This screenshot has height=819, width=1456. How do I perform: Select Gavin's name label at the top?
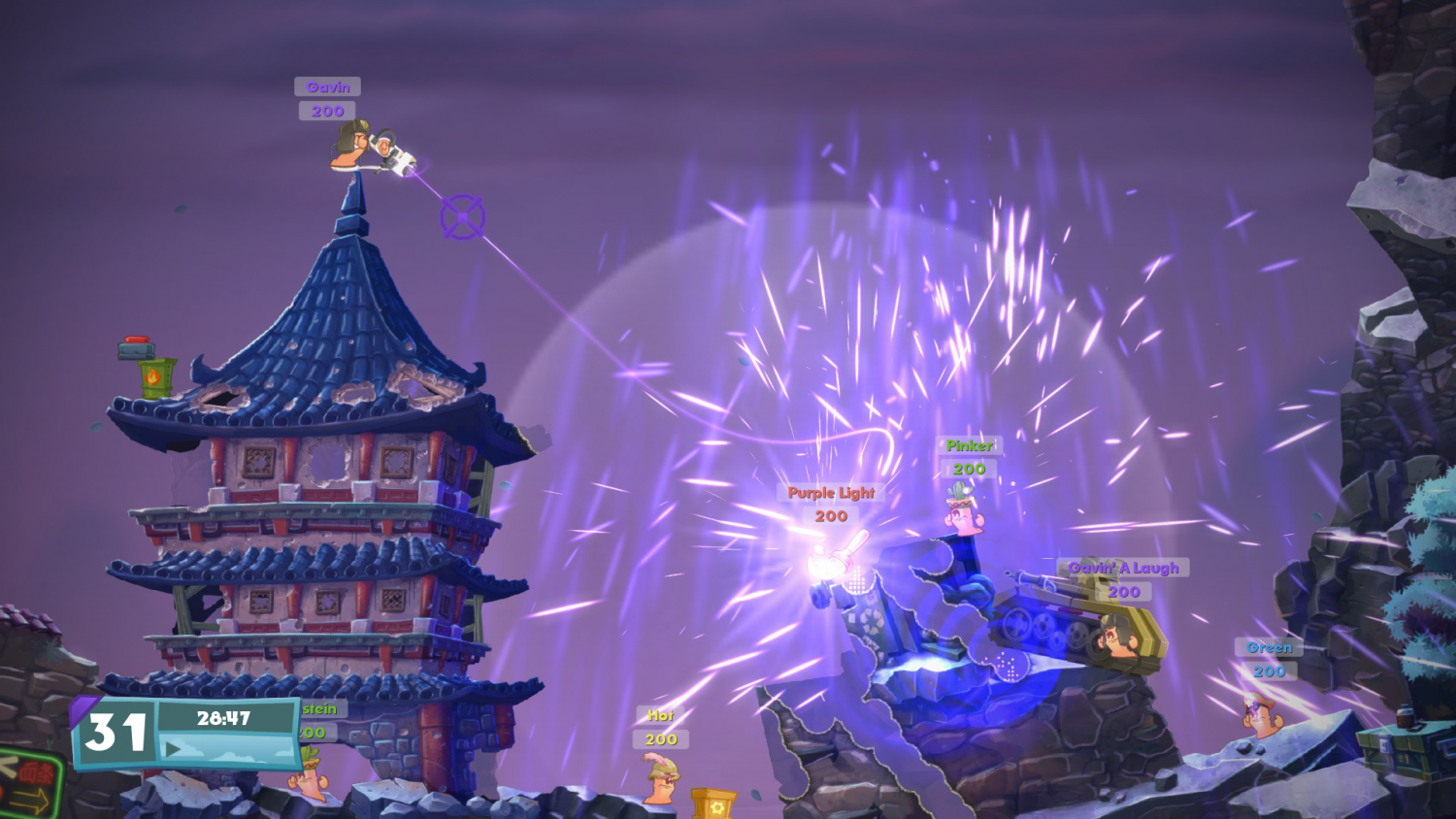click(327, 86)
